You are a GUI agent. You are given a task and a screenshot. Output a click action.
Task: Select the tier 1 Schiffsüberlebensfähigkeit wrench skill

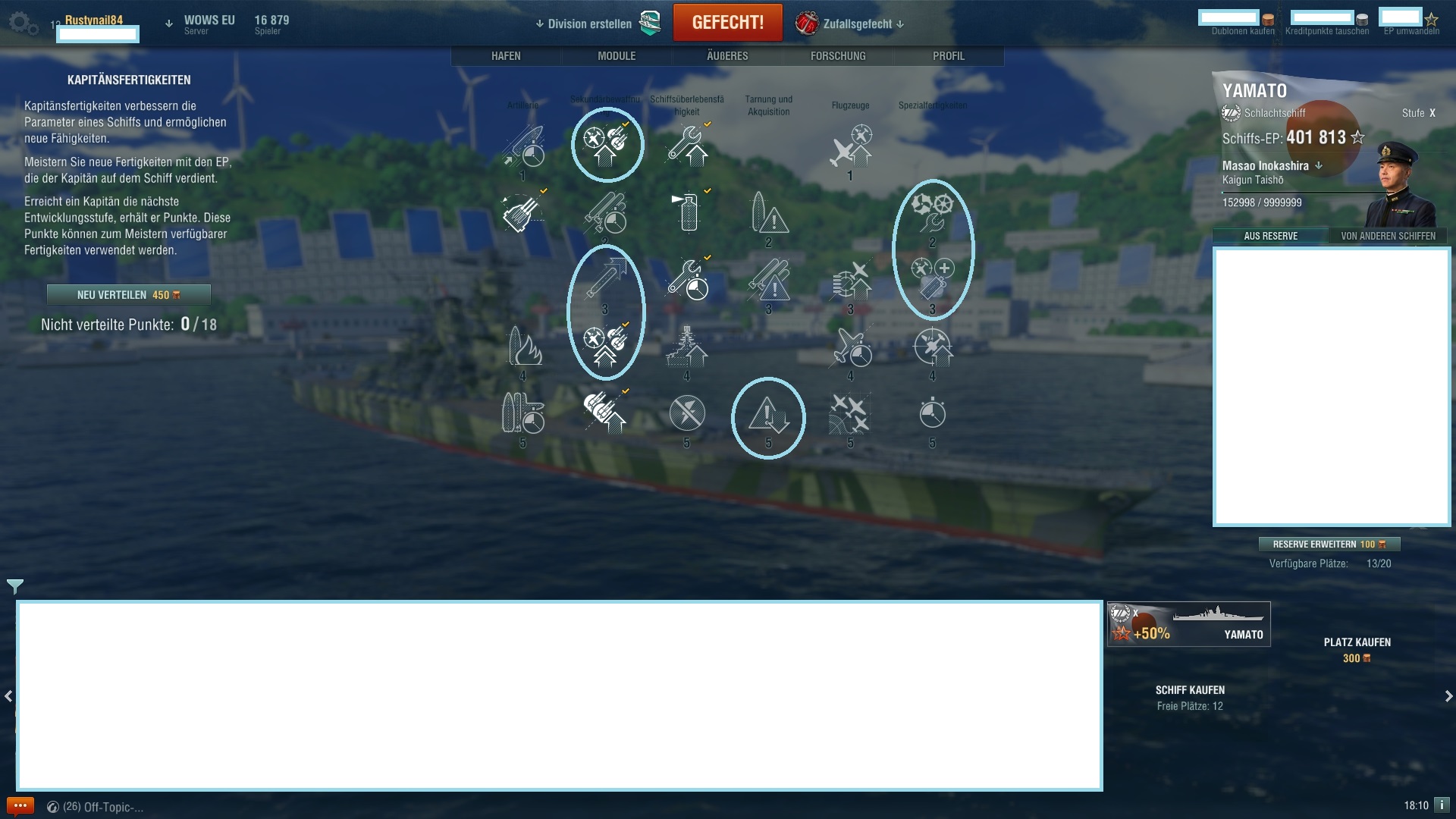pyautogui.click(x=687, y=144)
